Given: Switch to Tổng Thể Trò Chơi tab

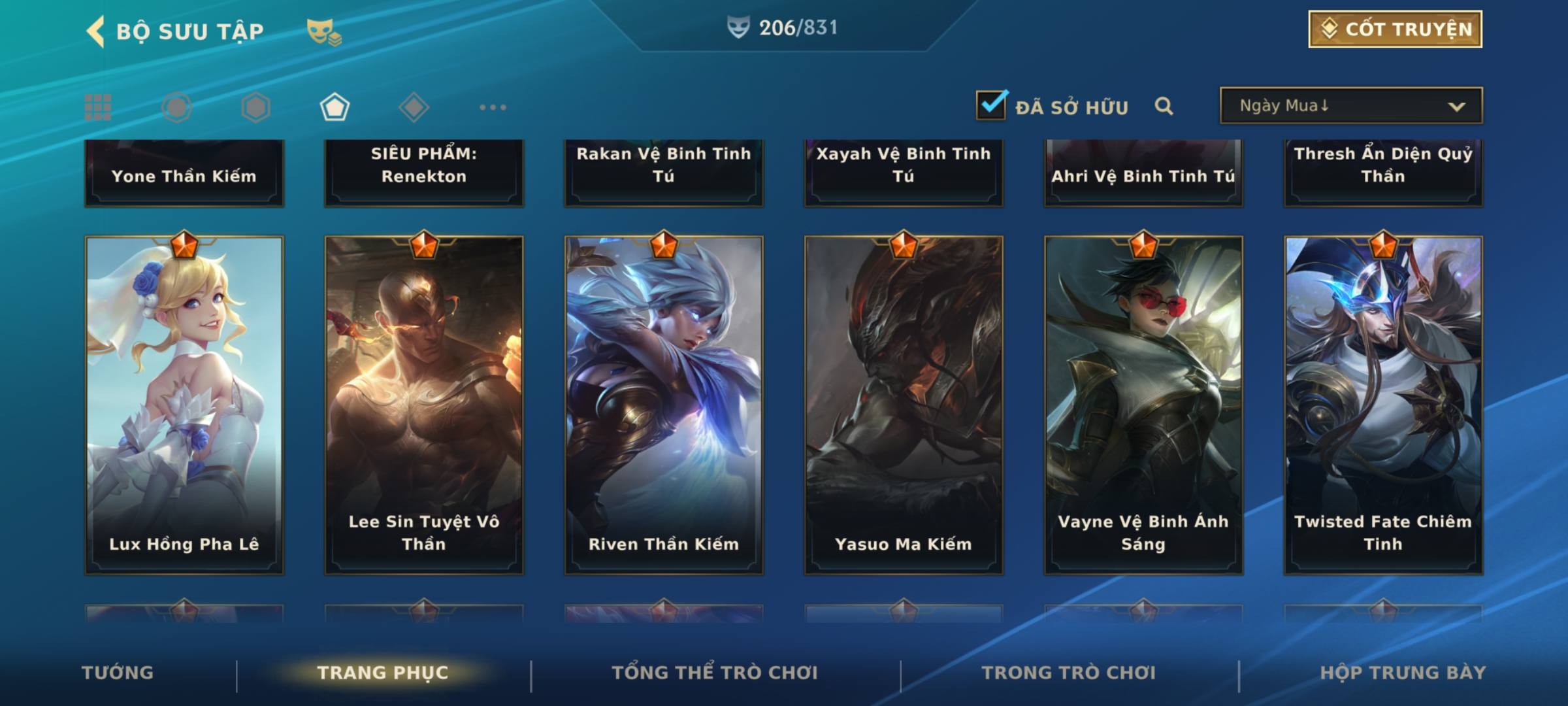Looking at the screenshot, I should (715, 673).
